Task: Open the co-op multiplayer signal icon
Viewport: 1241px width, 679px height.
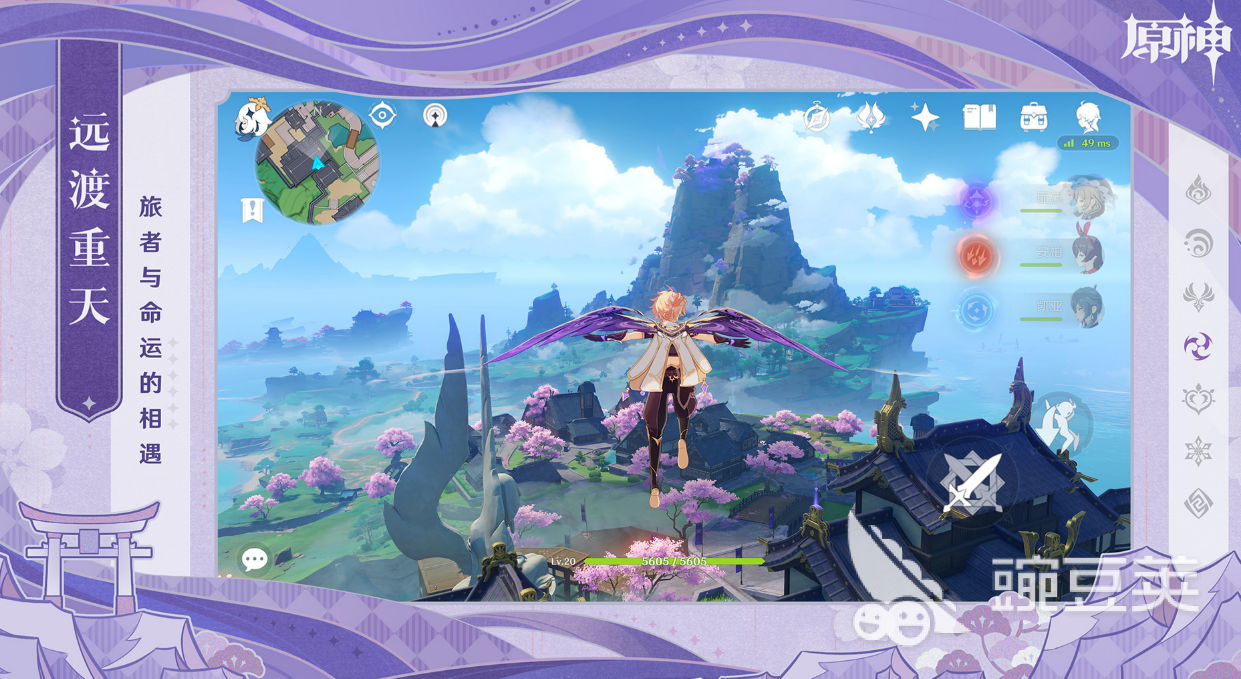Action: 435,115
